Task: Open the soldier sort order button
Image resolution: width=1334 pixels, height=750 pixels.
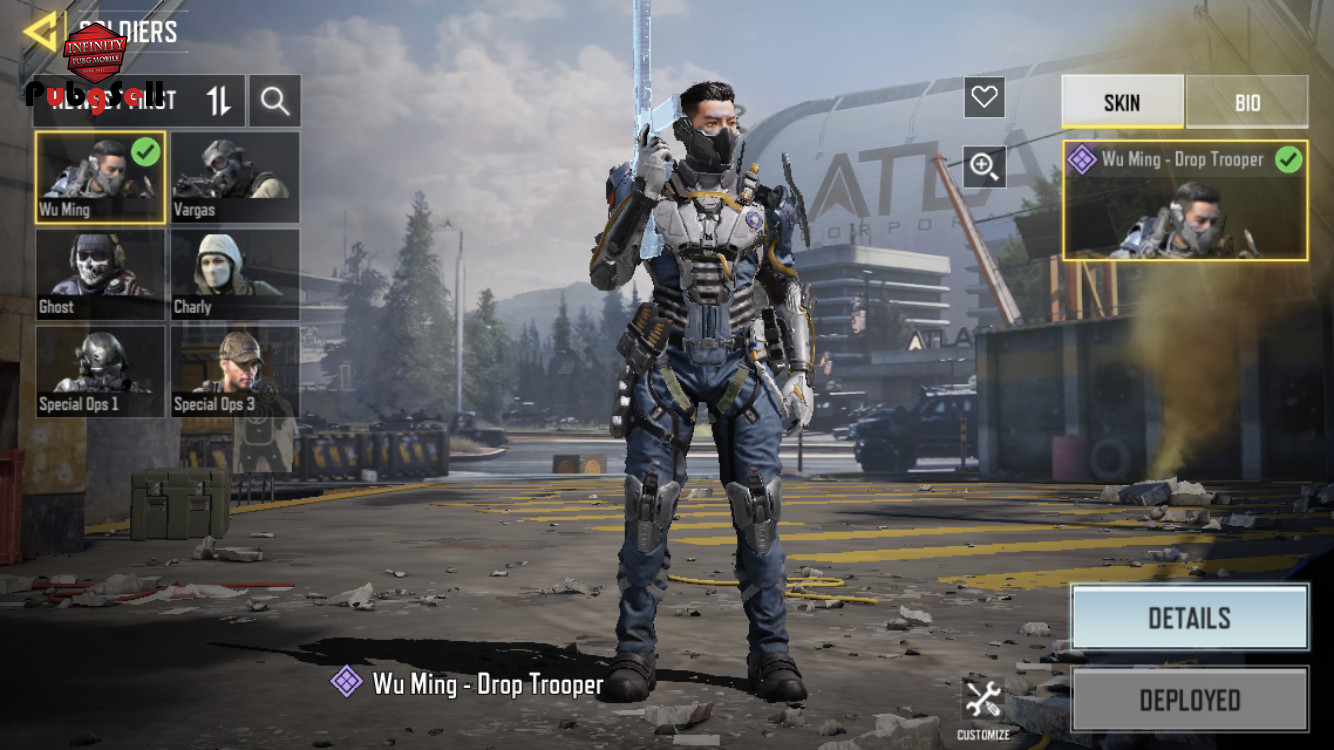Action: point(219,100)
